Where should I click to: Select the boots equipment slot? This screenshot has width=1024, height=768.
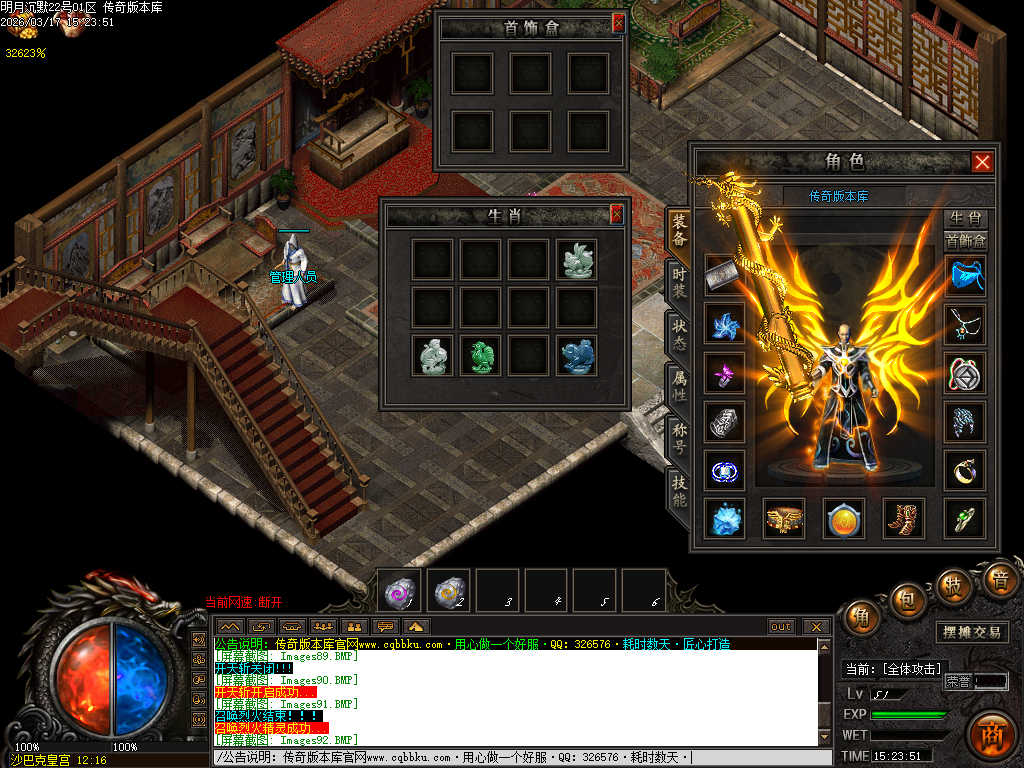point(903,518)
